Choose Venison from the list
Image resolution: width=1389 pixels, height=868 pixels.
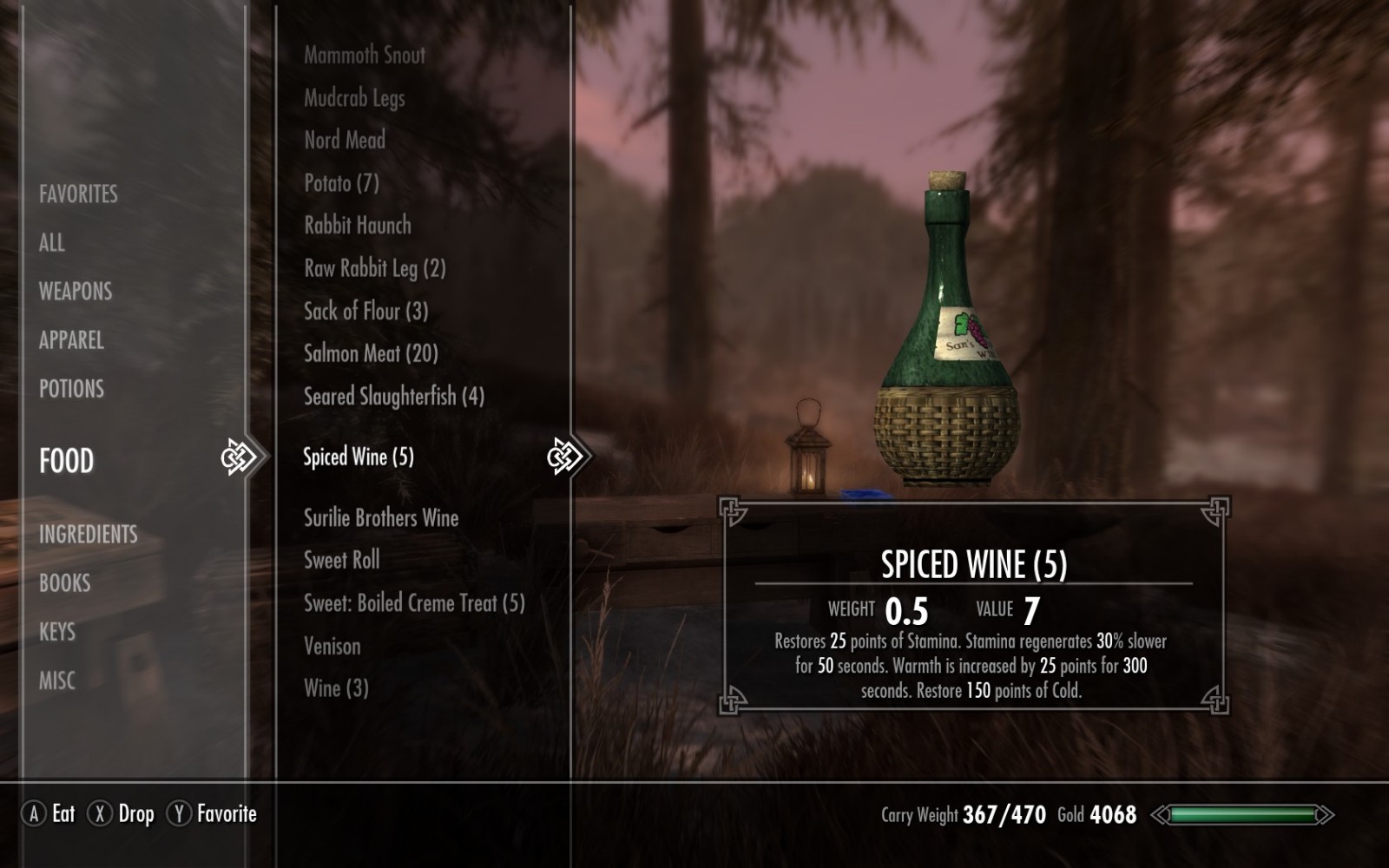coord(332,646)
